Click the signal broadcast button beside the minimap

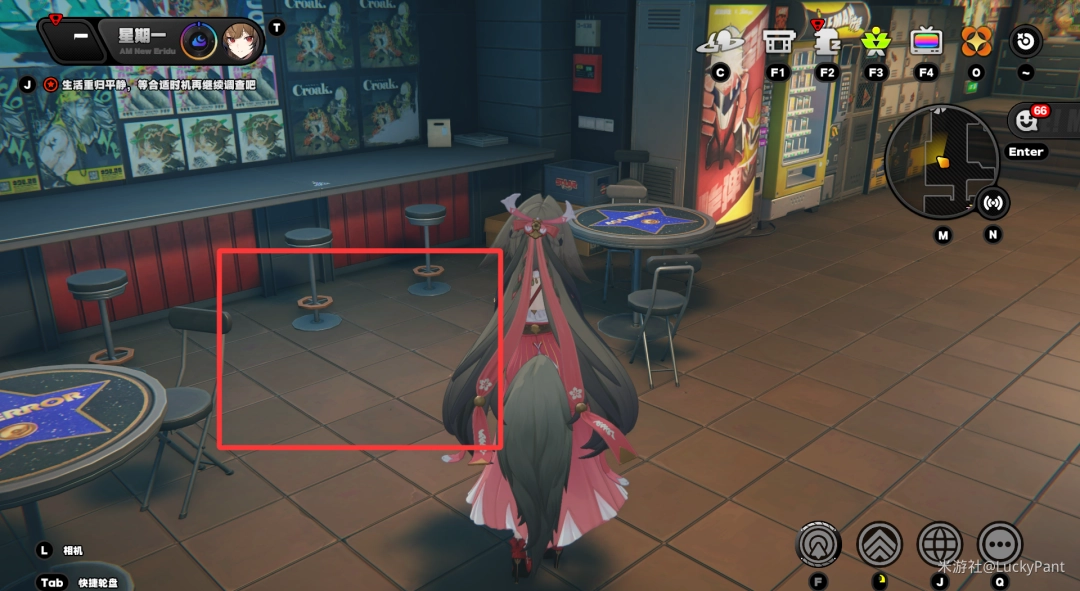[x=992, y=203]
